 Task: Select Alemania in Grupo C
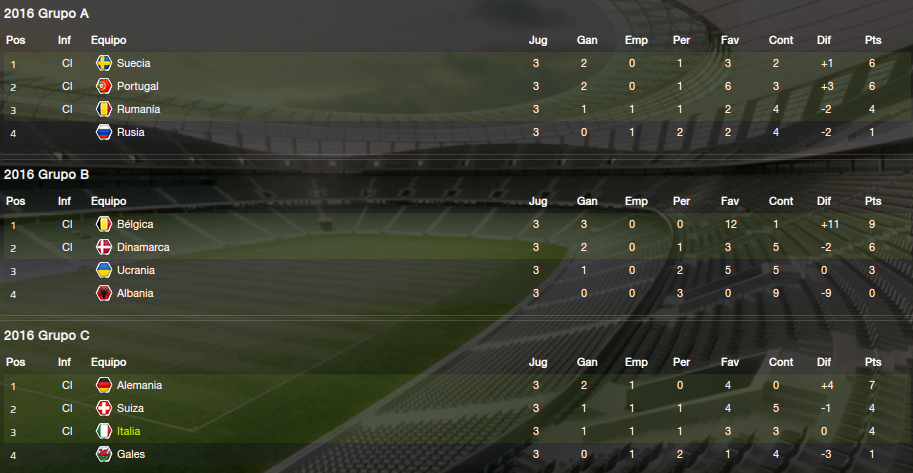point(139,385)
